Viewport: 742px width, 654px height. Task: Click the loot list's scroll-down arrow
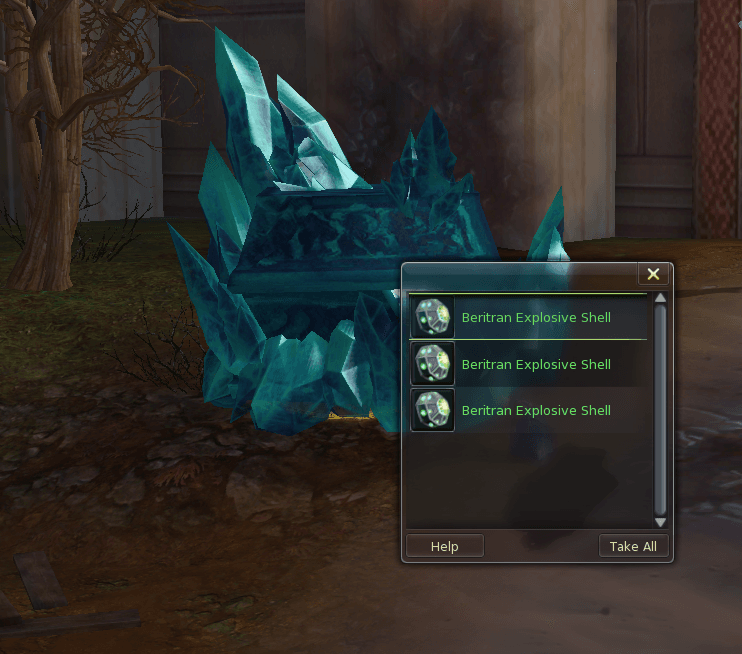click(x=660, y=522)
